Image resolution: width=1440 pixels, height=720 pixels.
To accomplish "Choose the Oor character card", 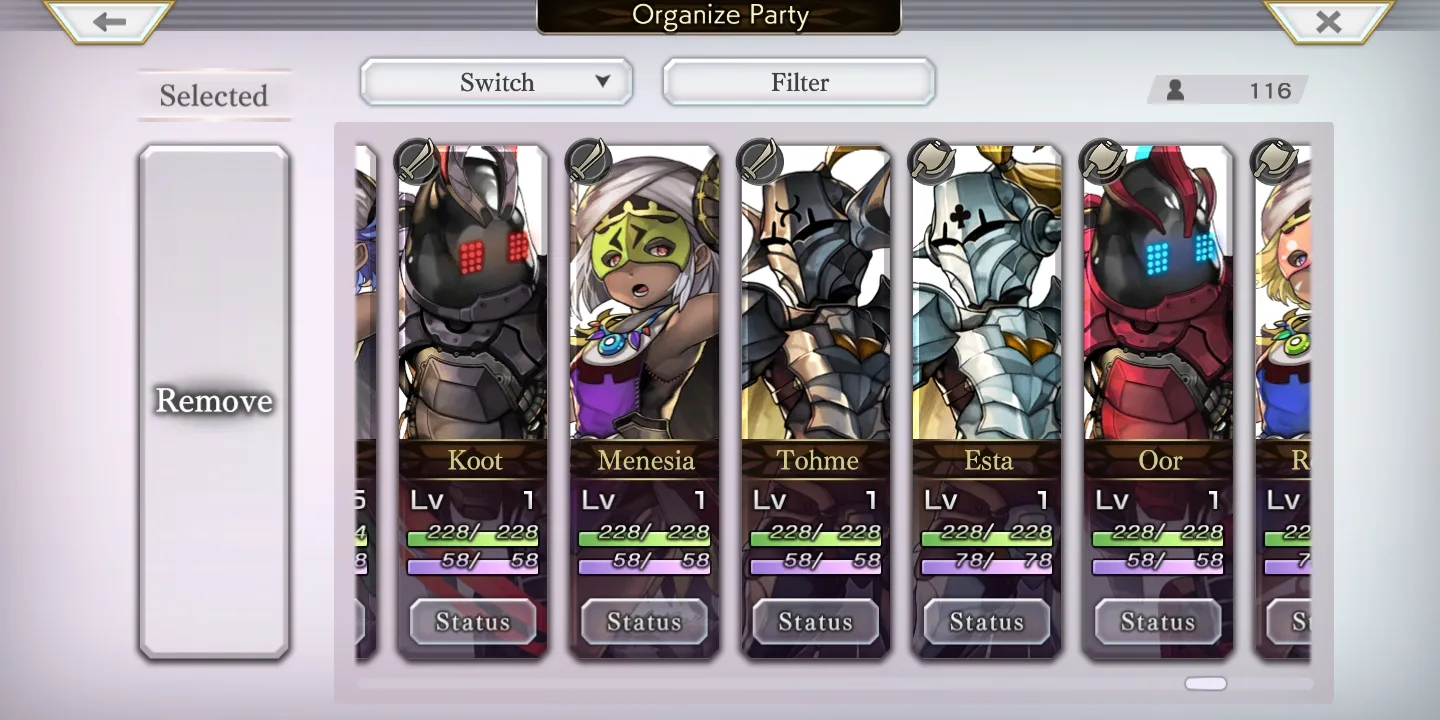I will [1158, 300].
